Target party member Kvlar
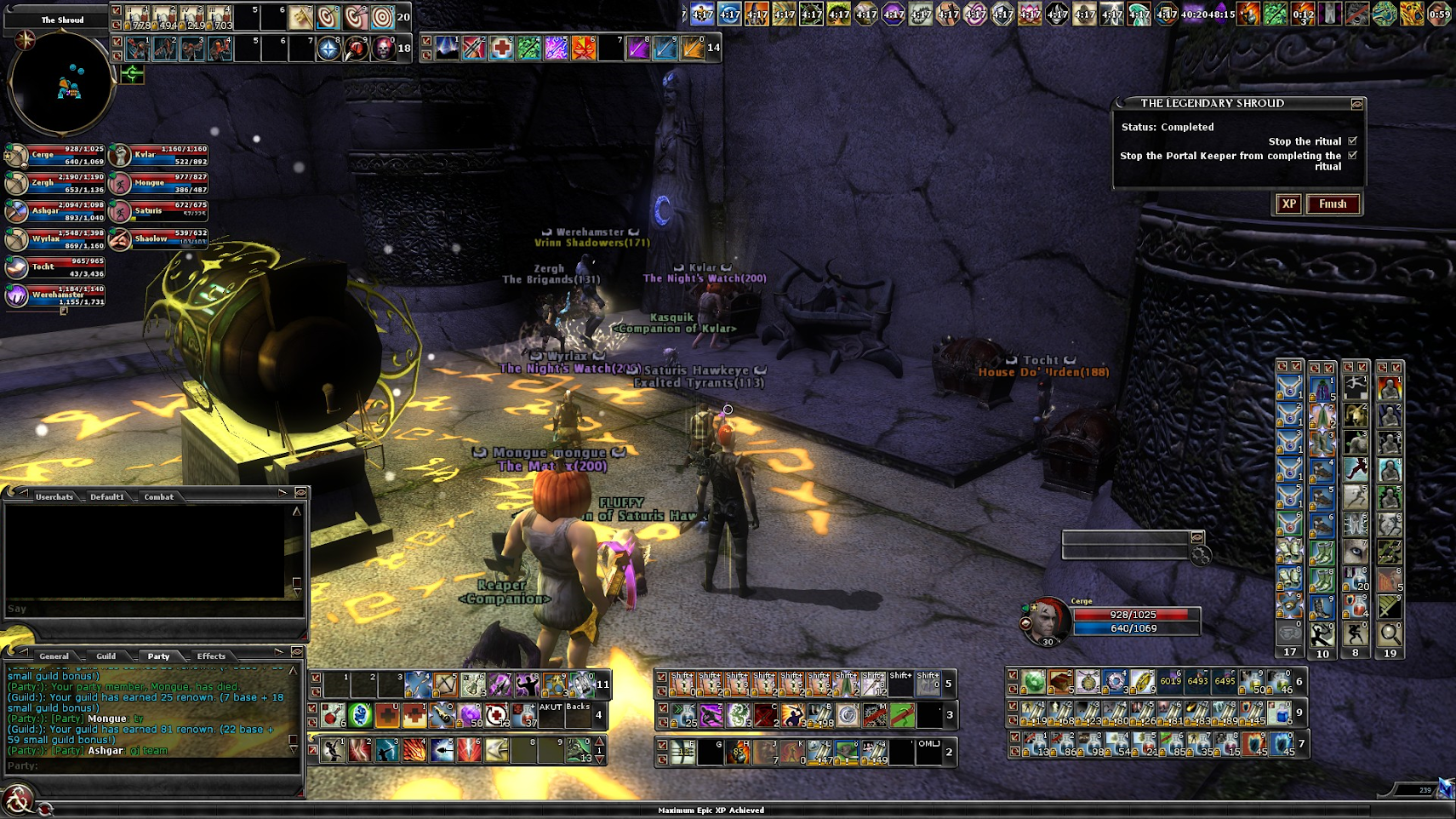The image size is (1456, 819). (120, 155)
